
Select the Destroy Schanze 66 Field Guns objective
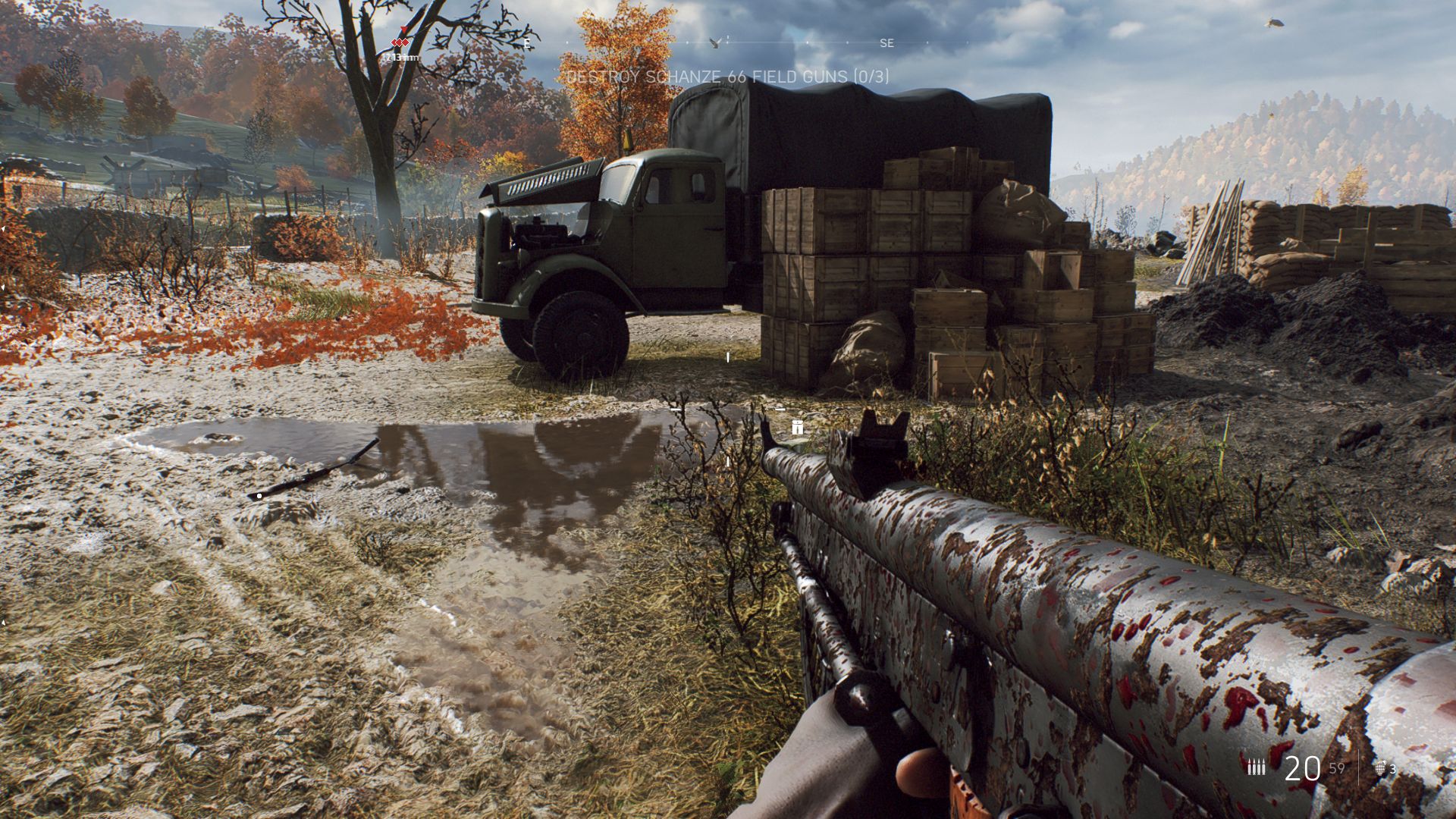(728, 77)
